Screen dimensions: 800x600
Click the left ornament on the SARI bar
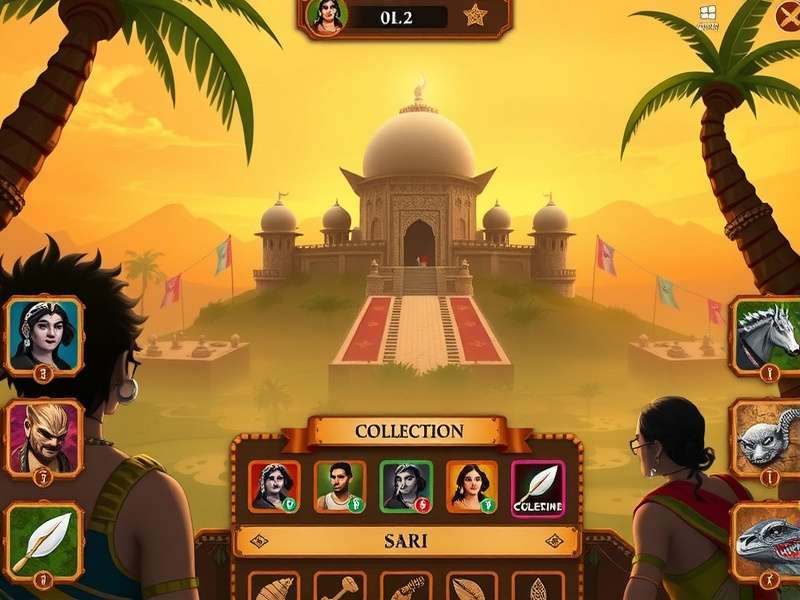(x=260, y=541)
